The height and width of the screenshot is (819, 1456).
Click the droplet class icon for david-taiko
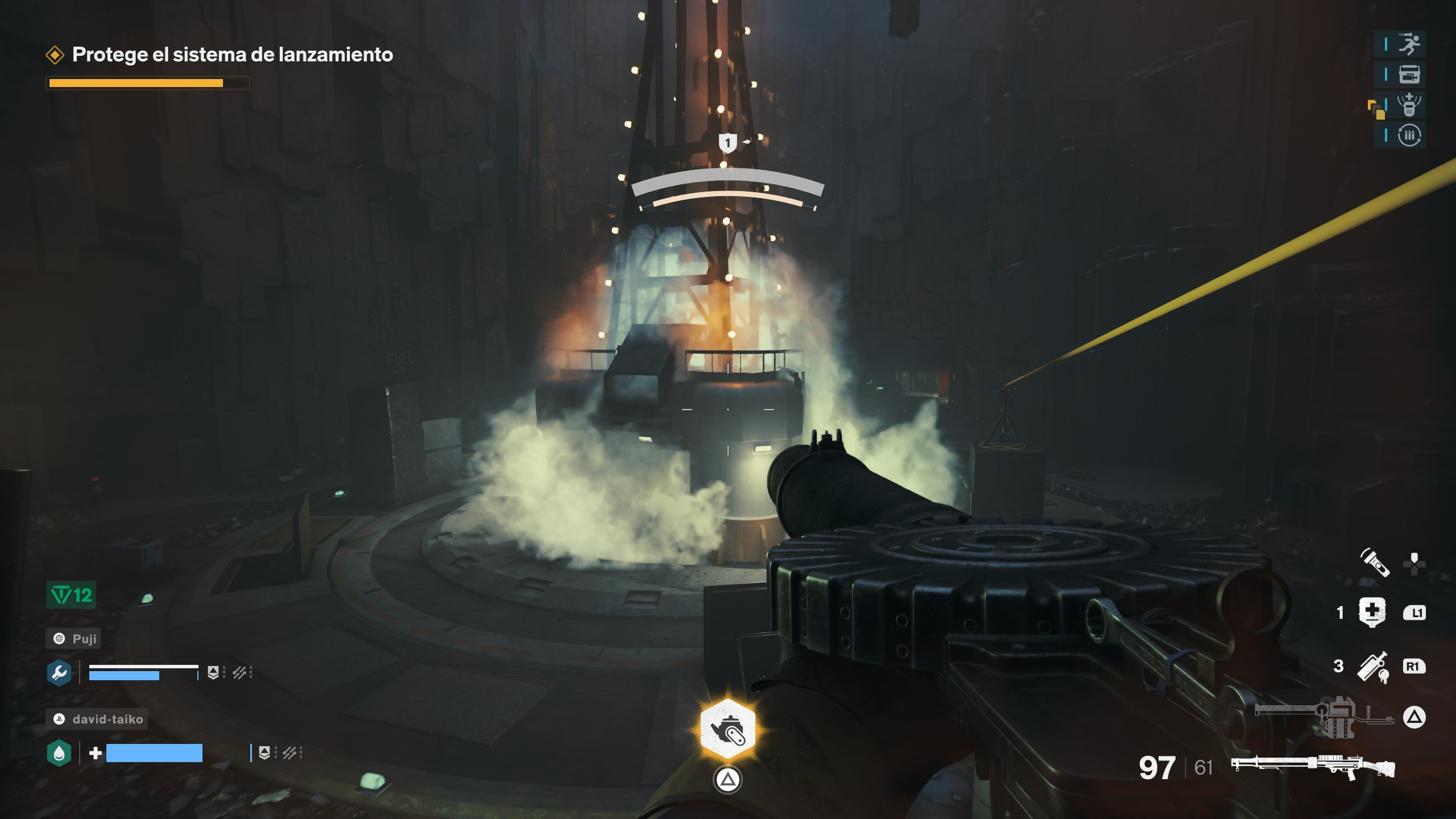pos(60,752)
